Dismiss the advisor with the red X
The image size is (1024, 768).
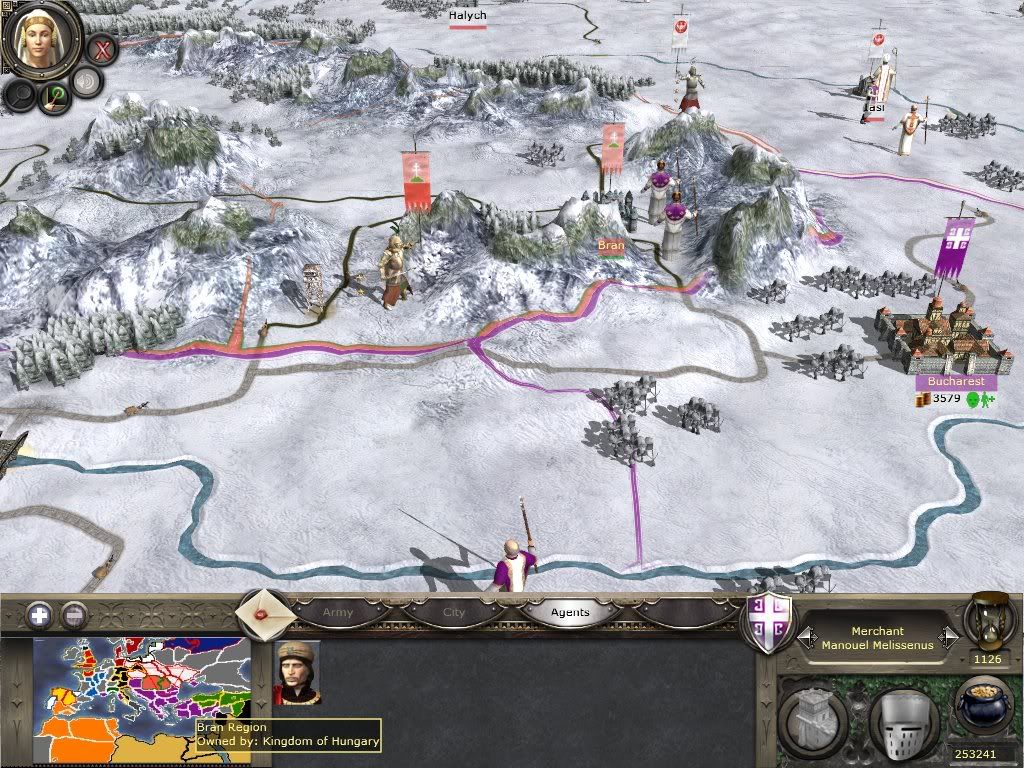102,48
